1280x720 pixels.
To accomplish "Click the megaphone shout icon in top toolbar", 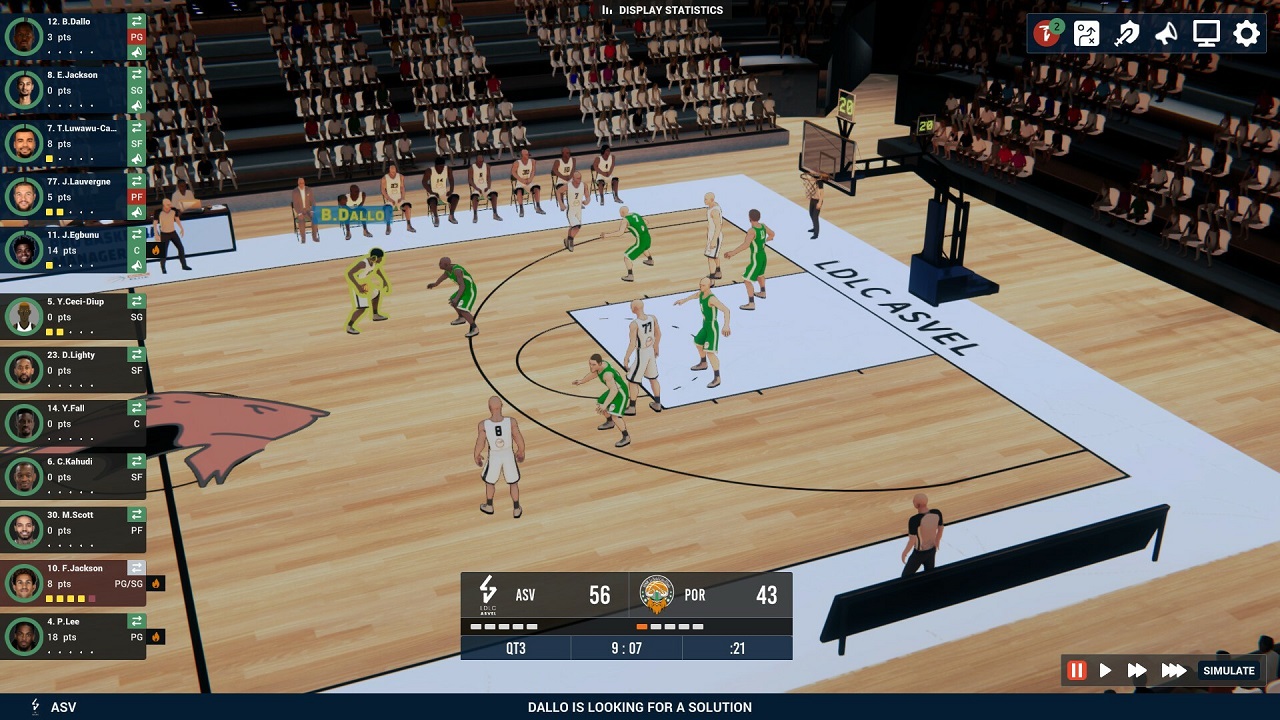I will coord(1166,33).
